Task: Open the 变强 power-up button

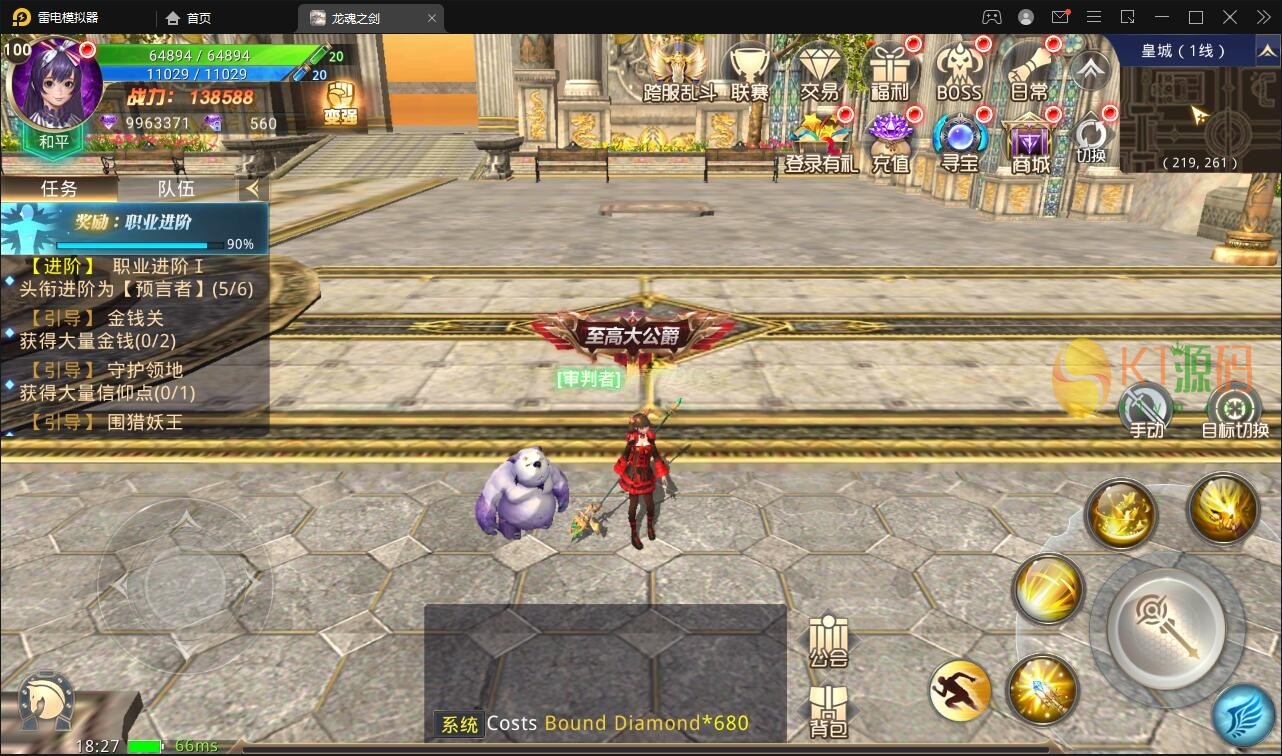Action: [340, 104]
